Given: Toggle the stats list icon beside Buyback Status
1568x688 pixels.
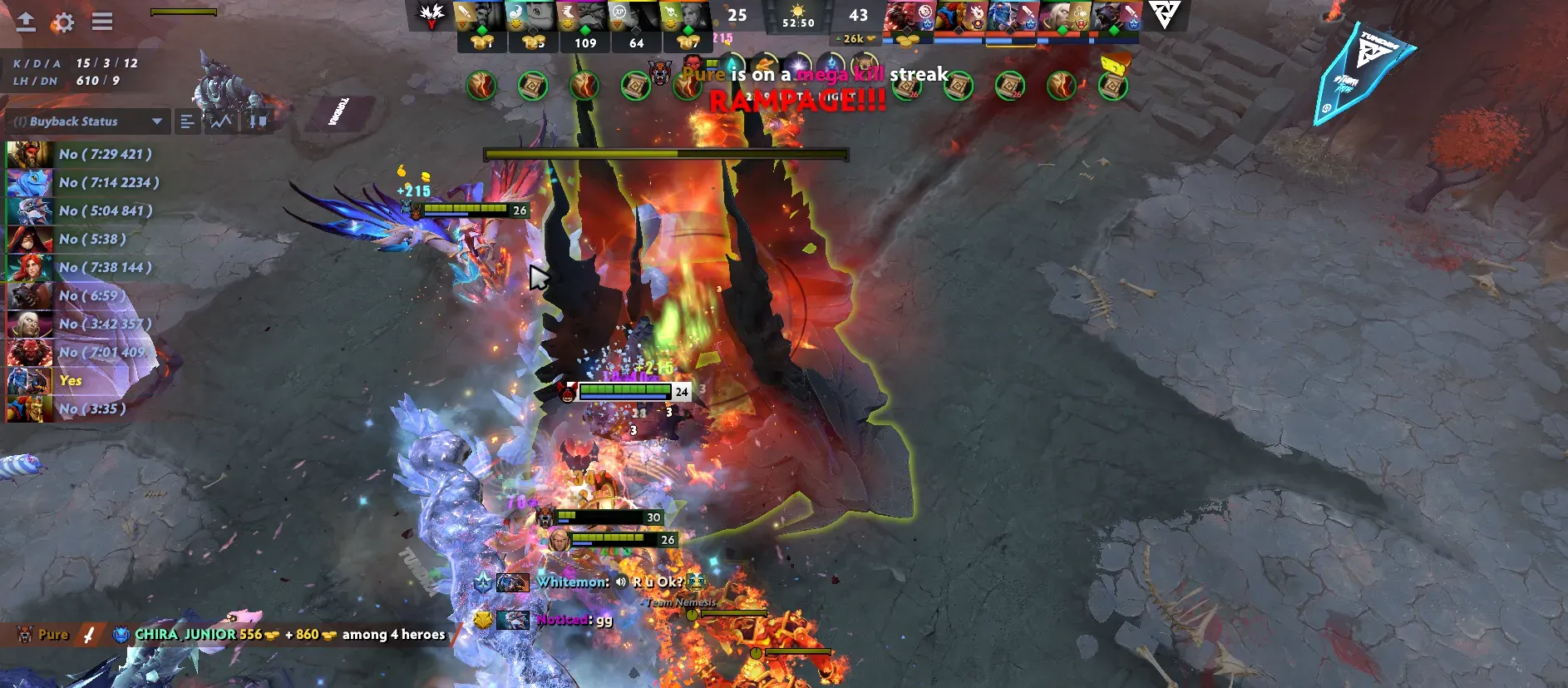Looking at the screenshot, I should point(187,121).
